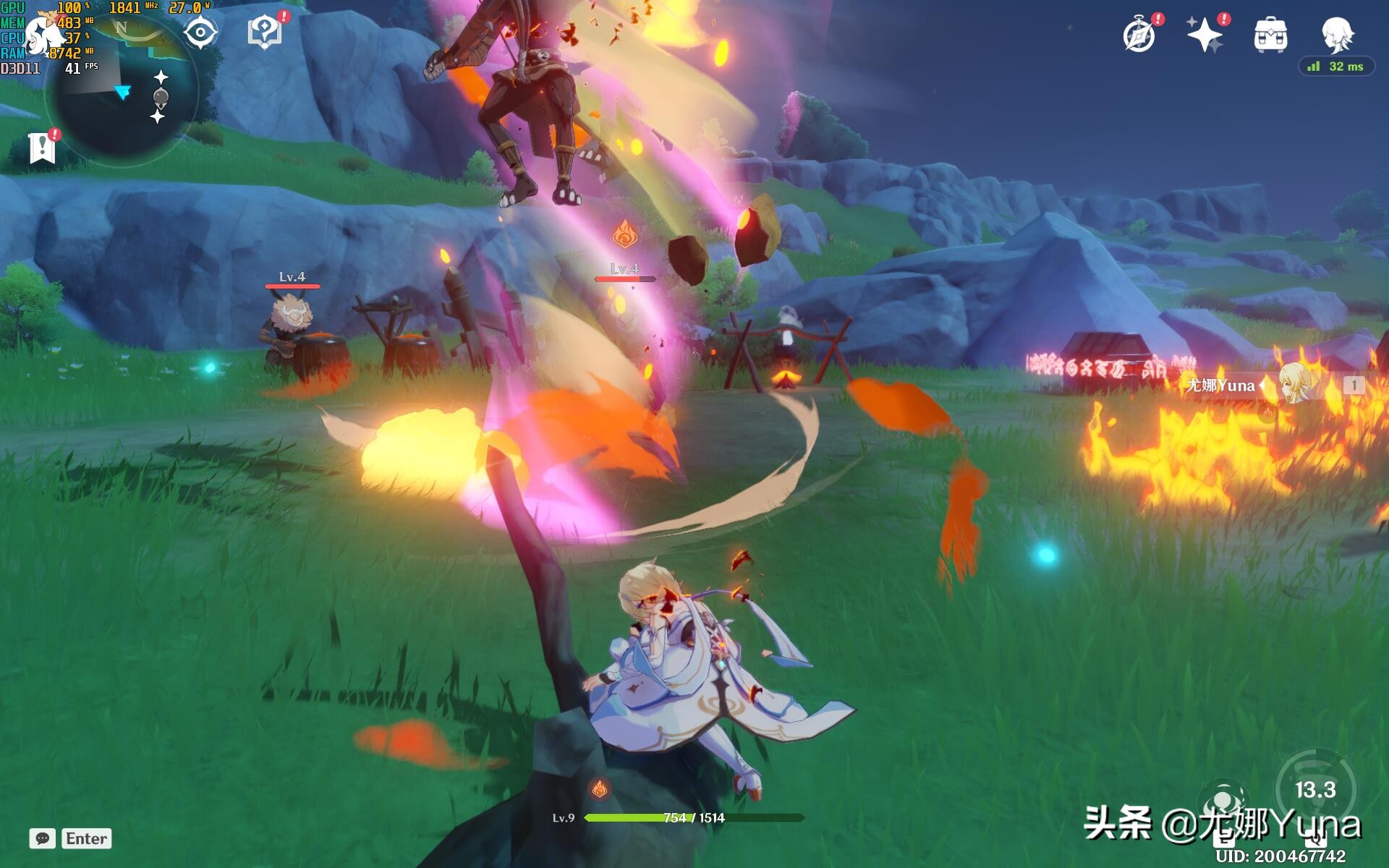Activate the elemental burst orb icon

click(1223, 803)
